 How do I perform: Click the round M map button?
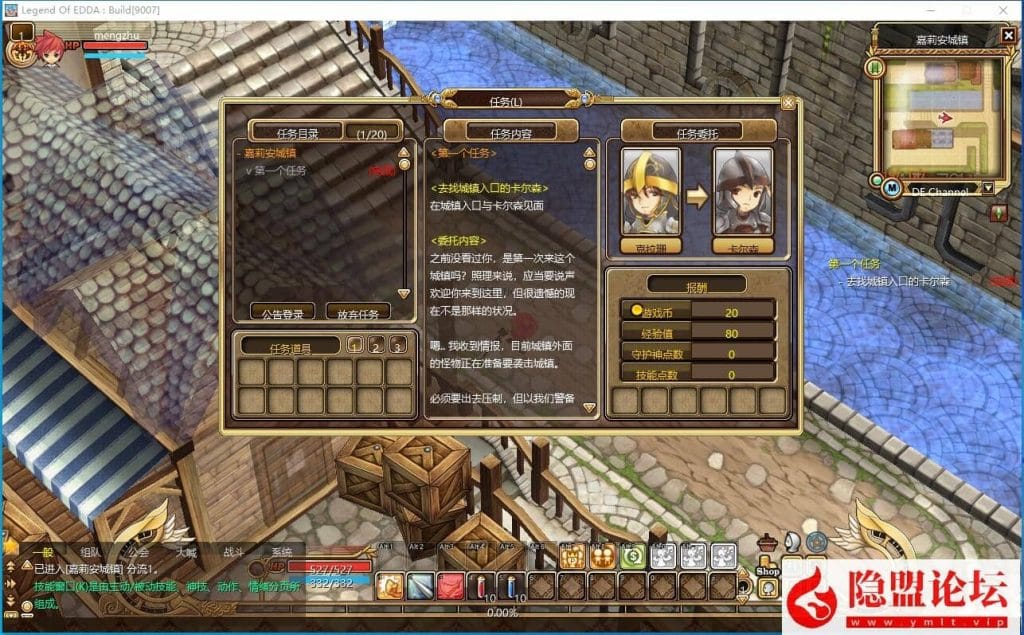pos(893,186)
